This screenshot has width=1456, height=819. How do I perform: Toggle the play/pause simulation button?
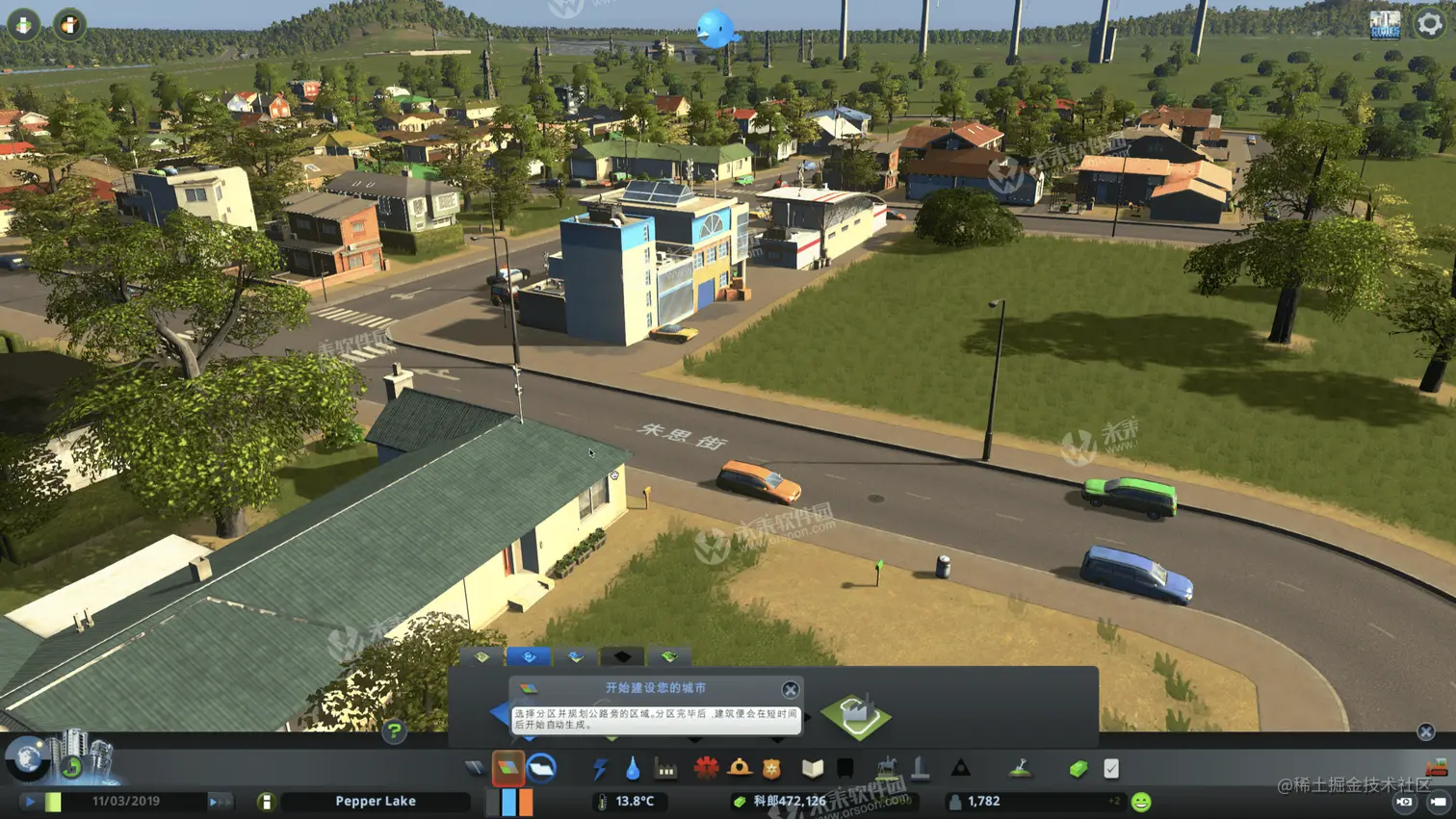(30, 801)
